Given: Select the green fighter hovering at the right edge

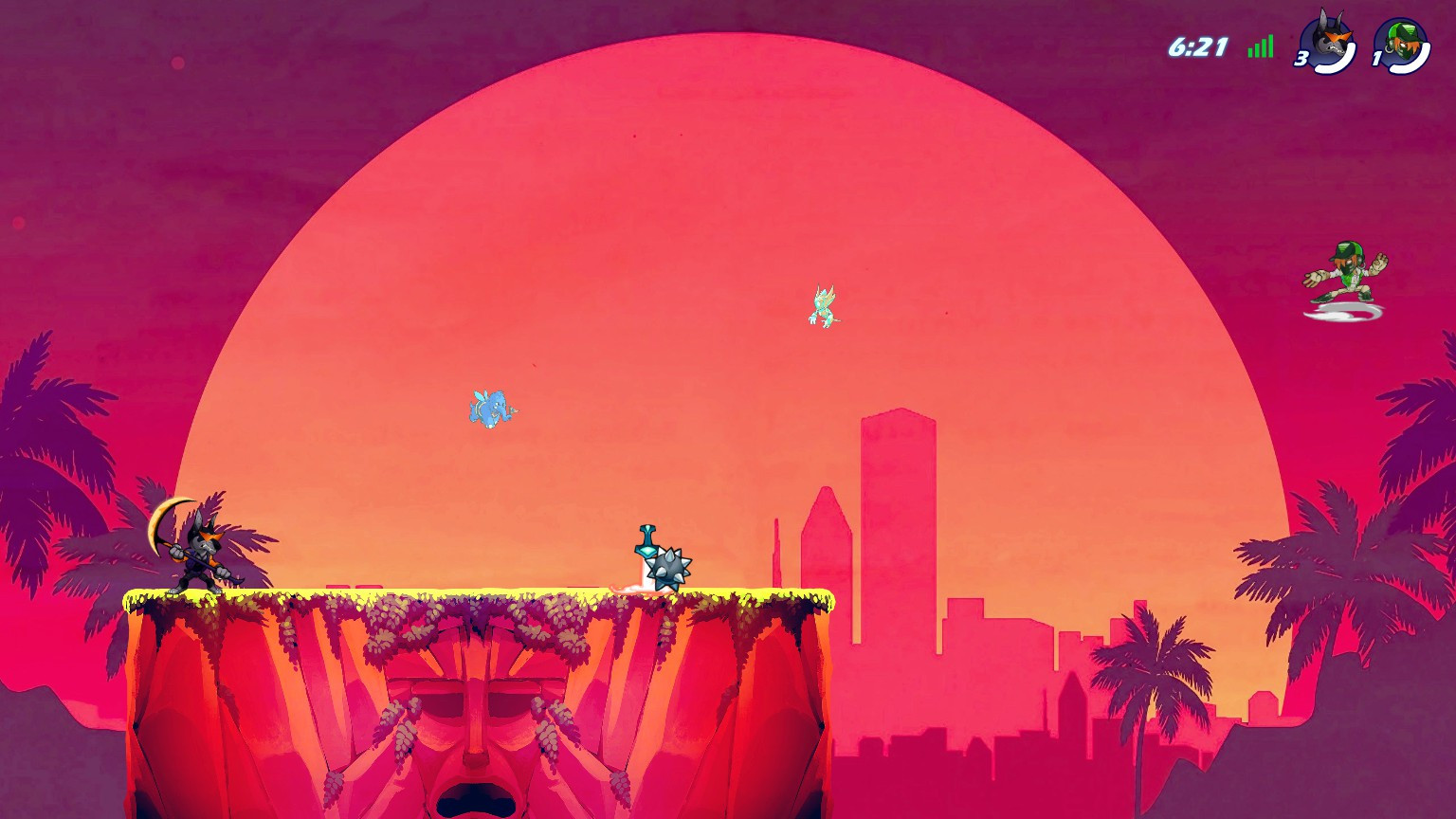Looking at the screenshot, I should 1350,275.
